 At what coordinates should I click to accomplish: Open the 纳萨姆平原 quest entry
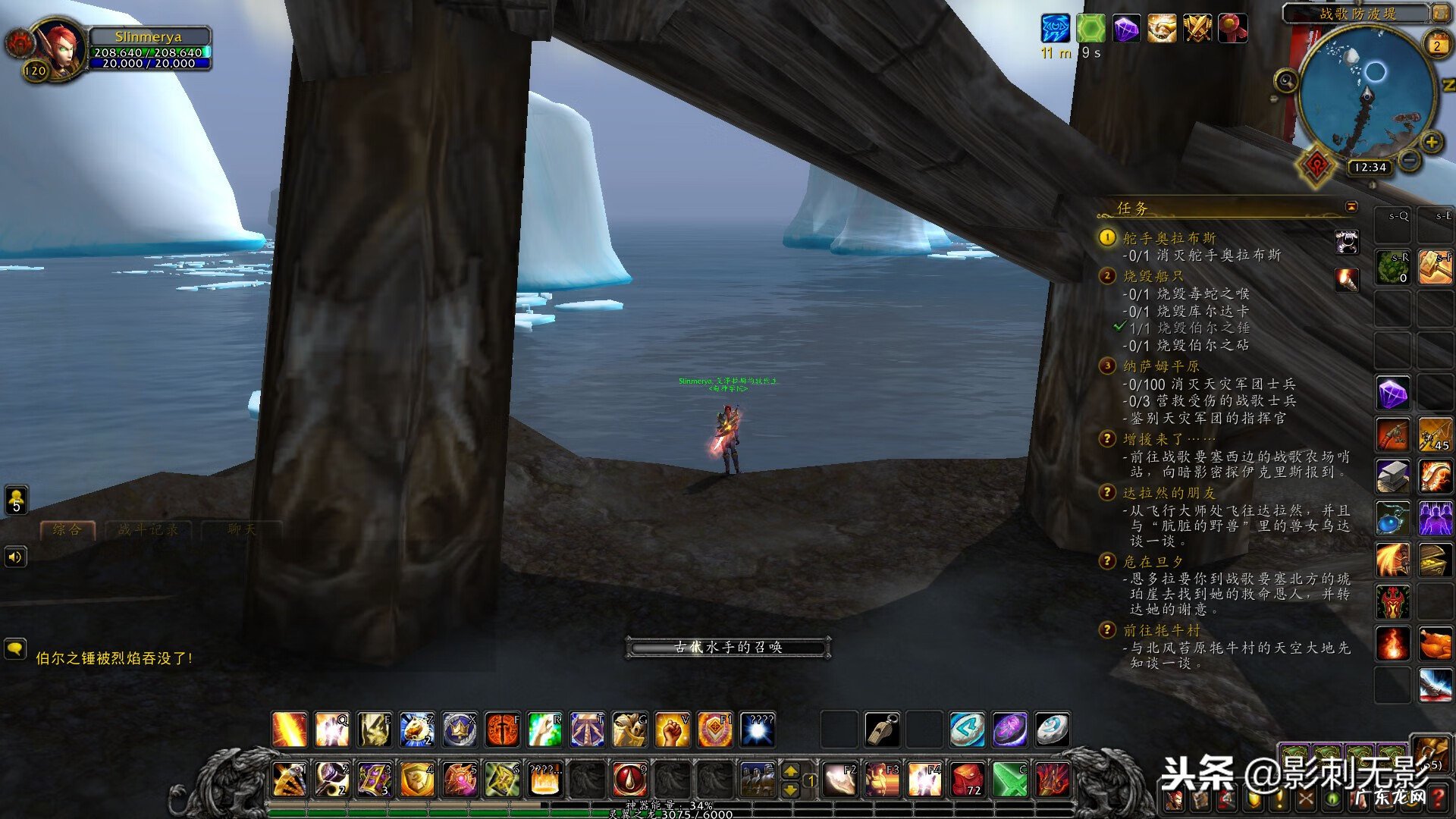coord(1160,366)
